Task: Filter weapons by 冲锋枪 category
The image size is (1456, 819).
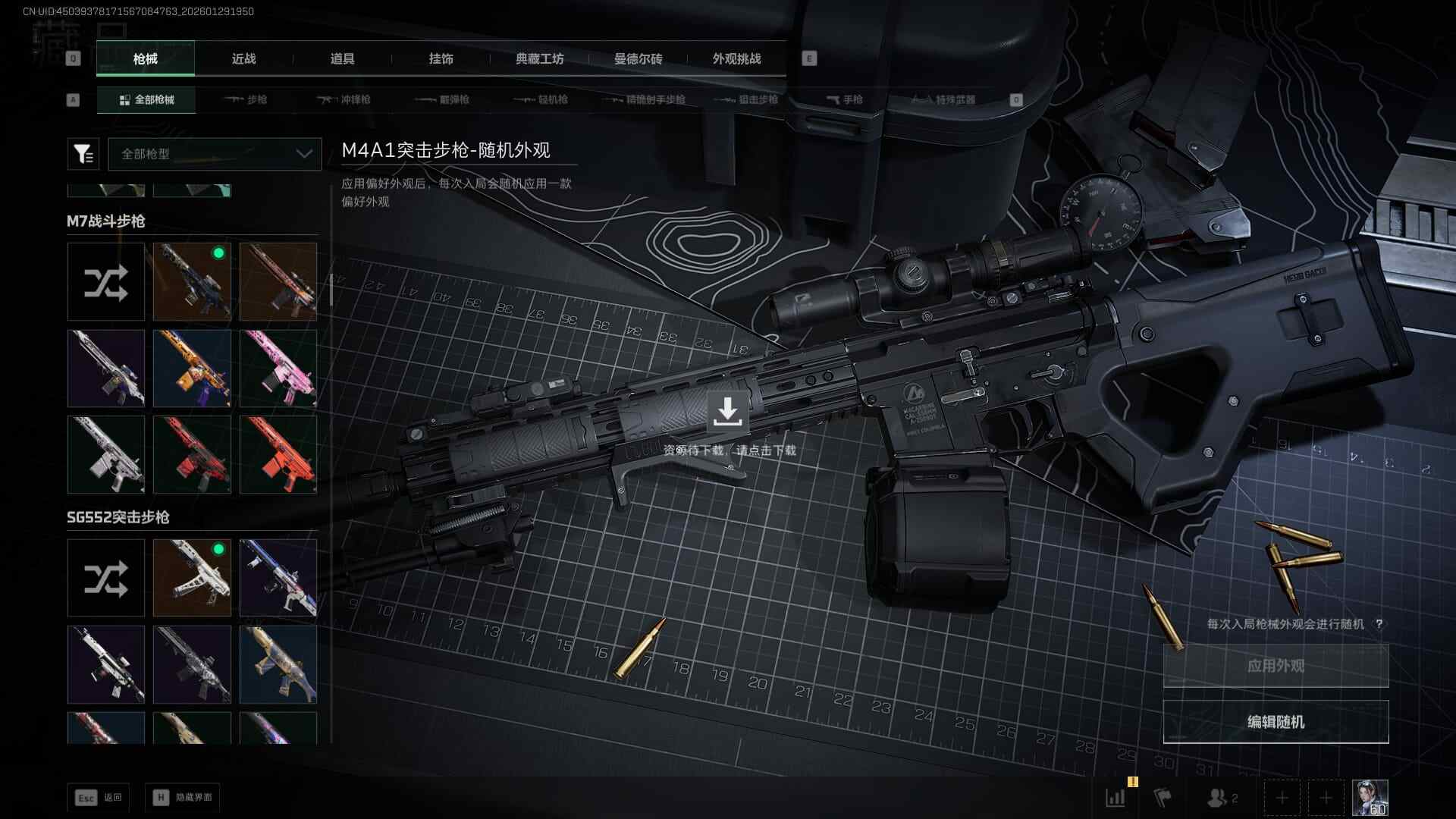Action: click(x=345, y=100)
